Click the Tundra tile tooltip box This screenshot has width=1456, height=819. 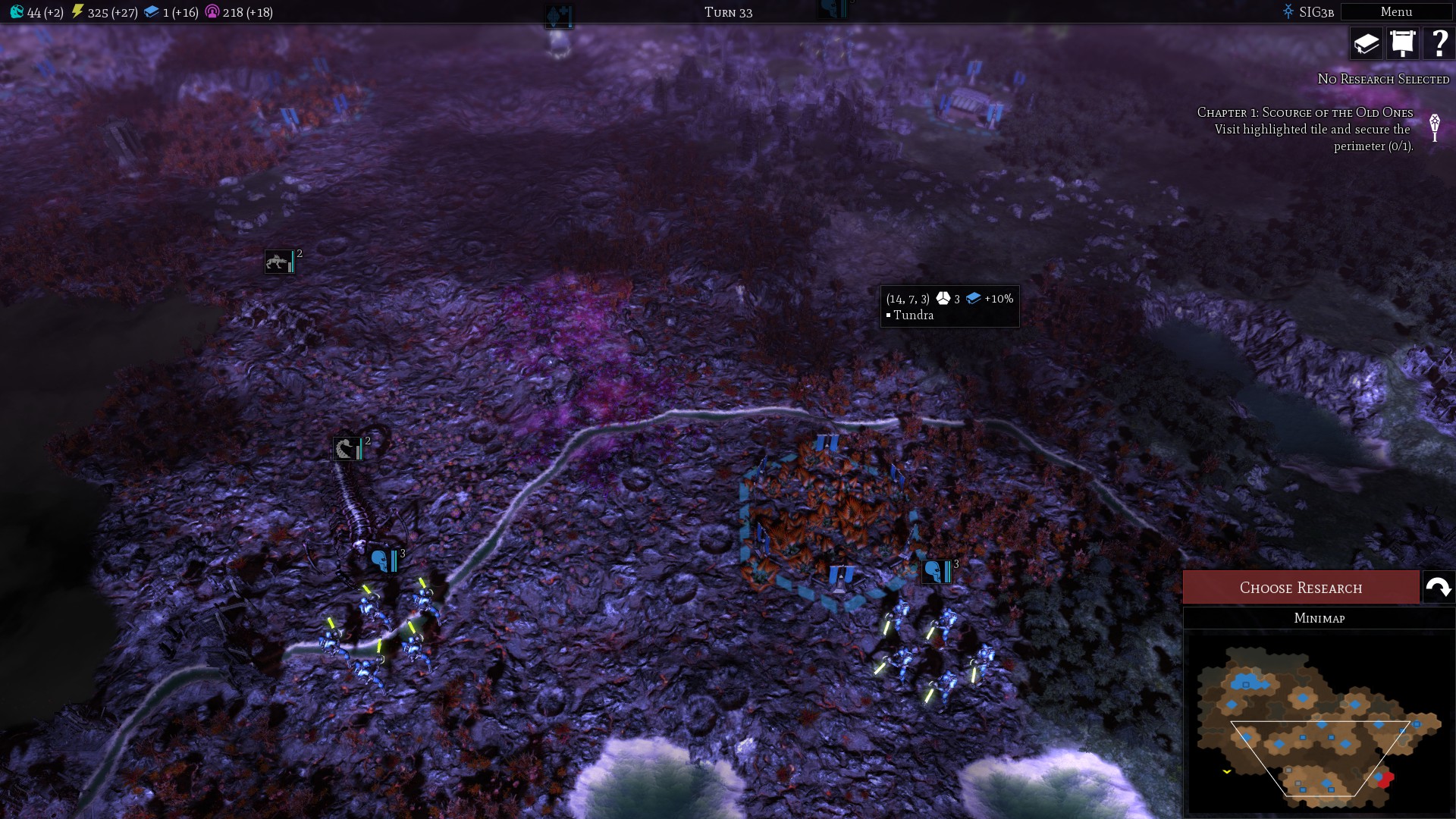click(x=950, y=306)
